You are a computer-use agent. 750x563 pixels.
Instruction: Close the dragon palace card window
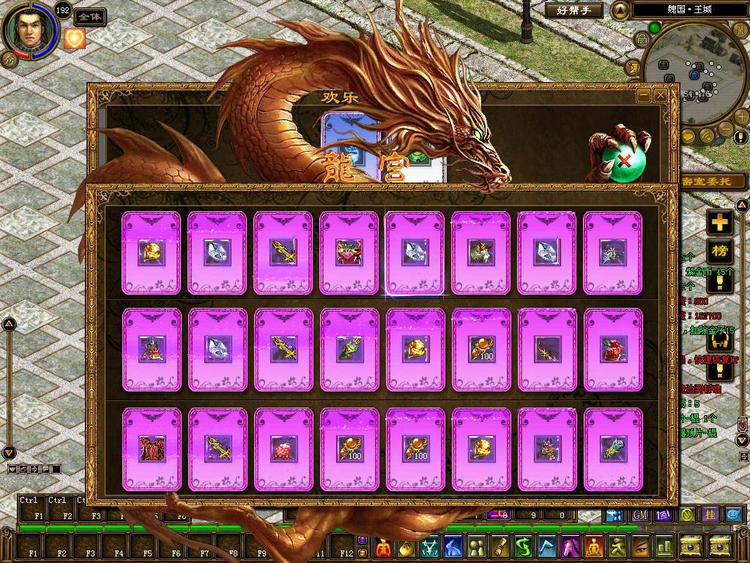pos(660,95)
